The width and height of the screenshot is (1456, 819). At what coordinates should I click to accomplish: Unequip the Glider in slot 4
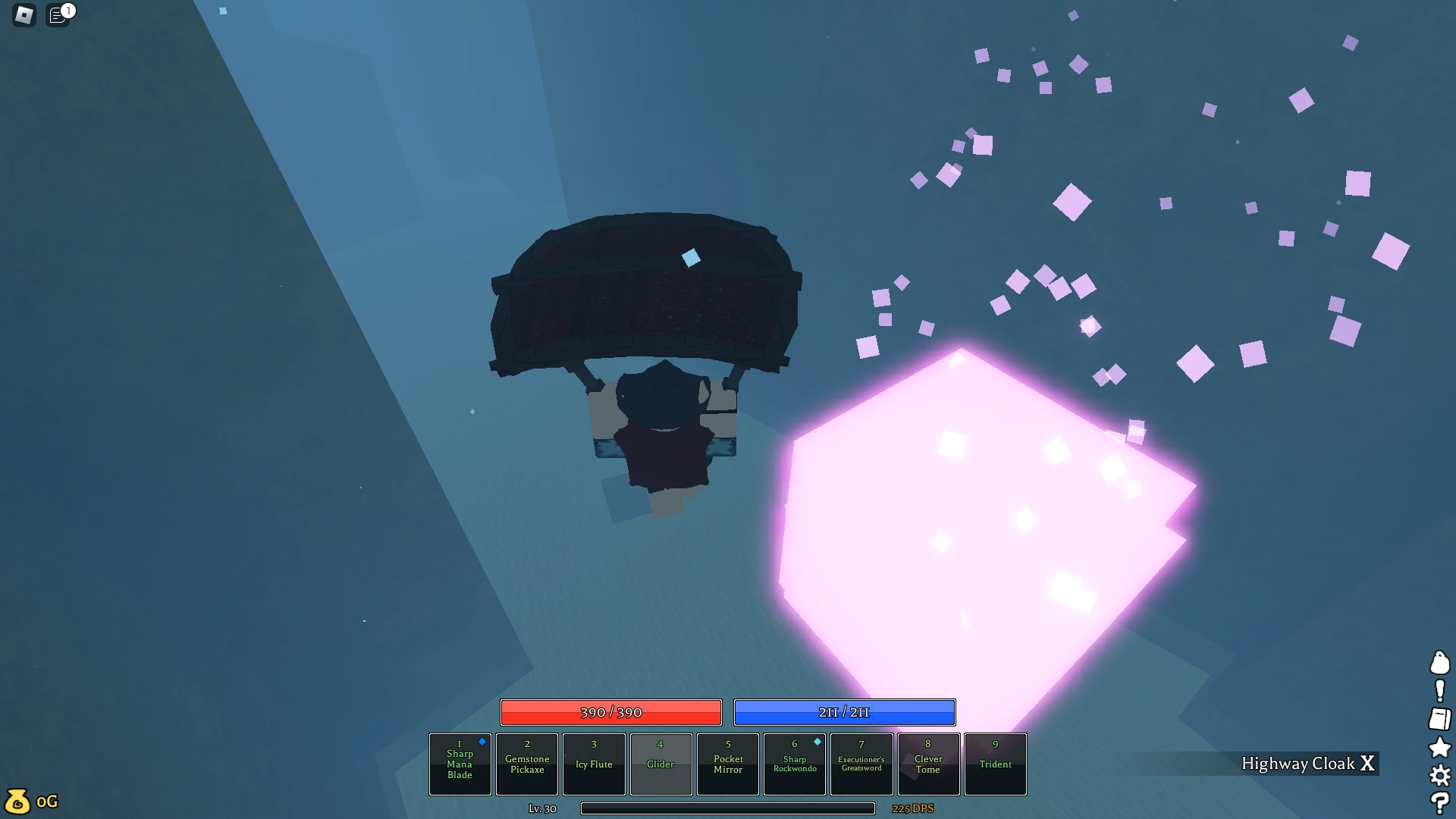(x=661, y=764)
